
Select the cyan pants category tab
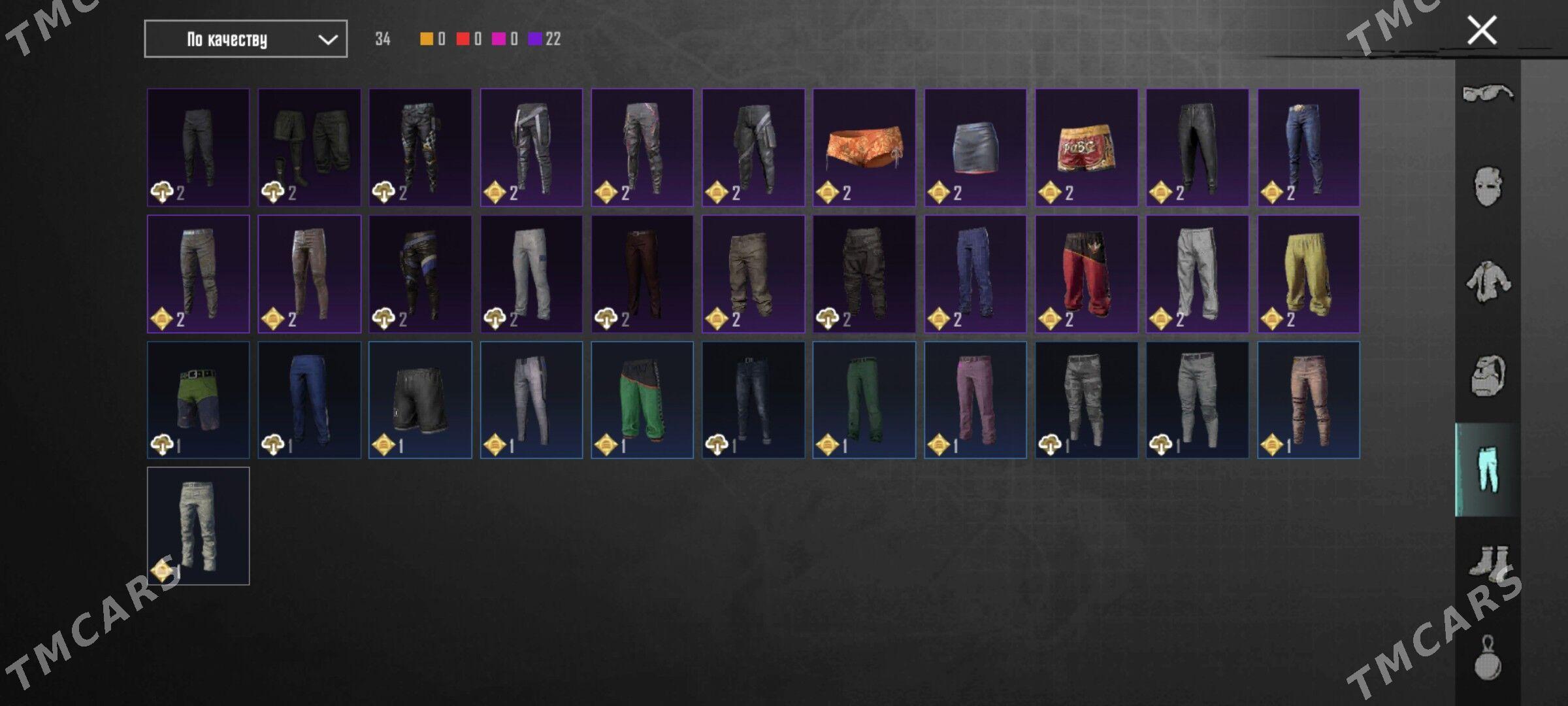coord(1488,469)
